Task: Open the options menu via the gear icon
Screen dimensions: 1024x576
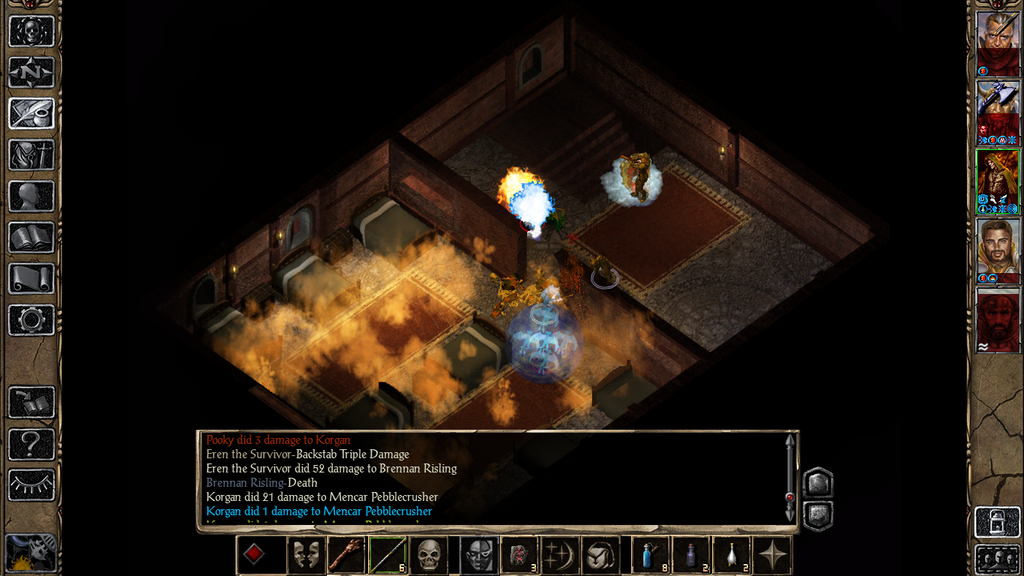Action: pos(31,320)
